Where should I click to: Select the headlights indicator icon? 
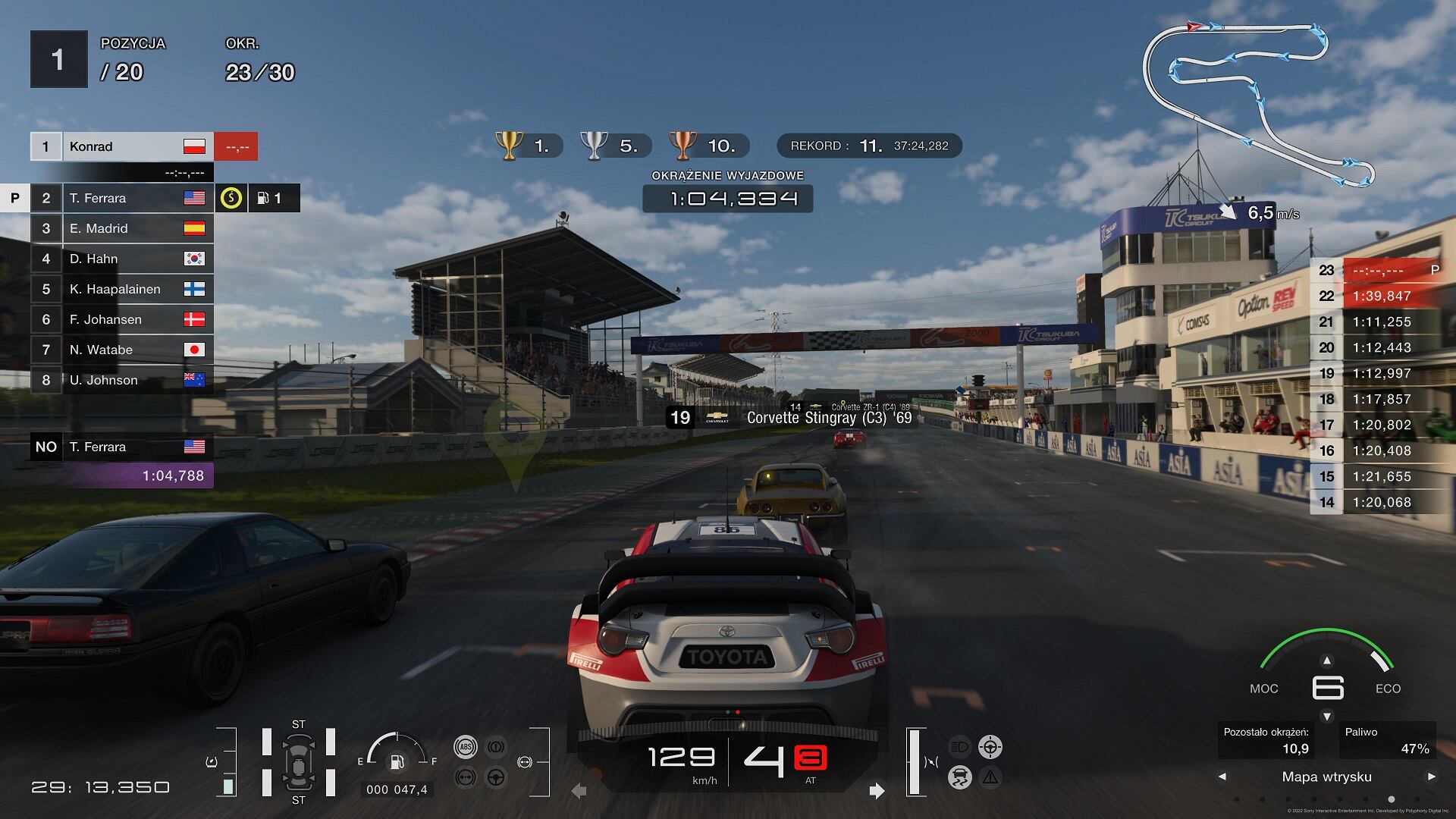[x=958, y=747]
